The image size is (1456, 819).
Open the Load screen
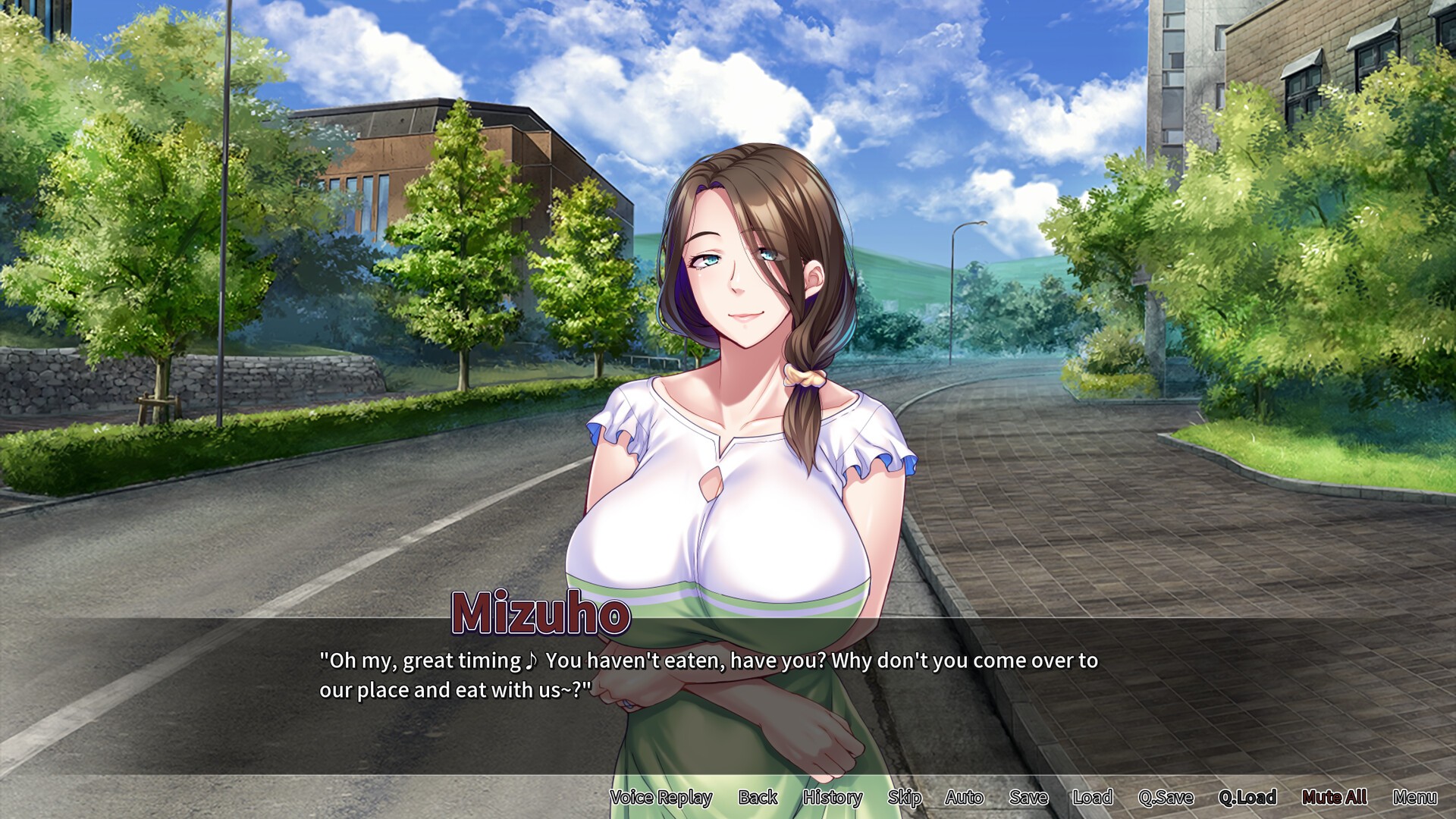coord(1092,797)
